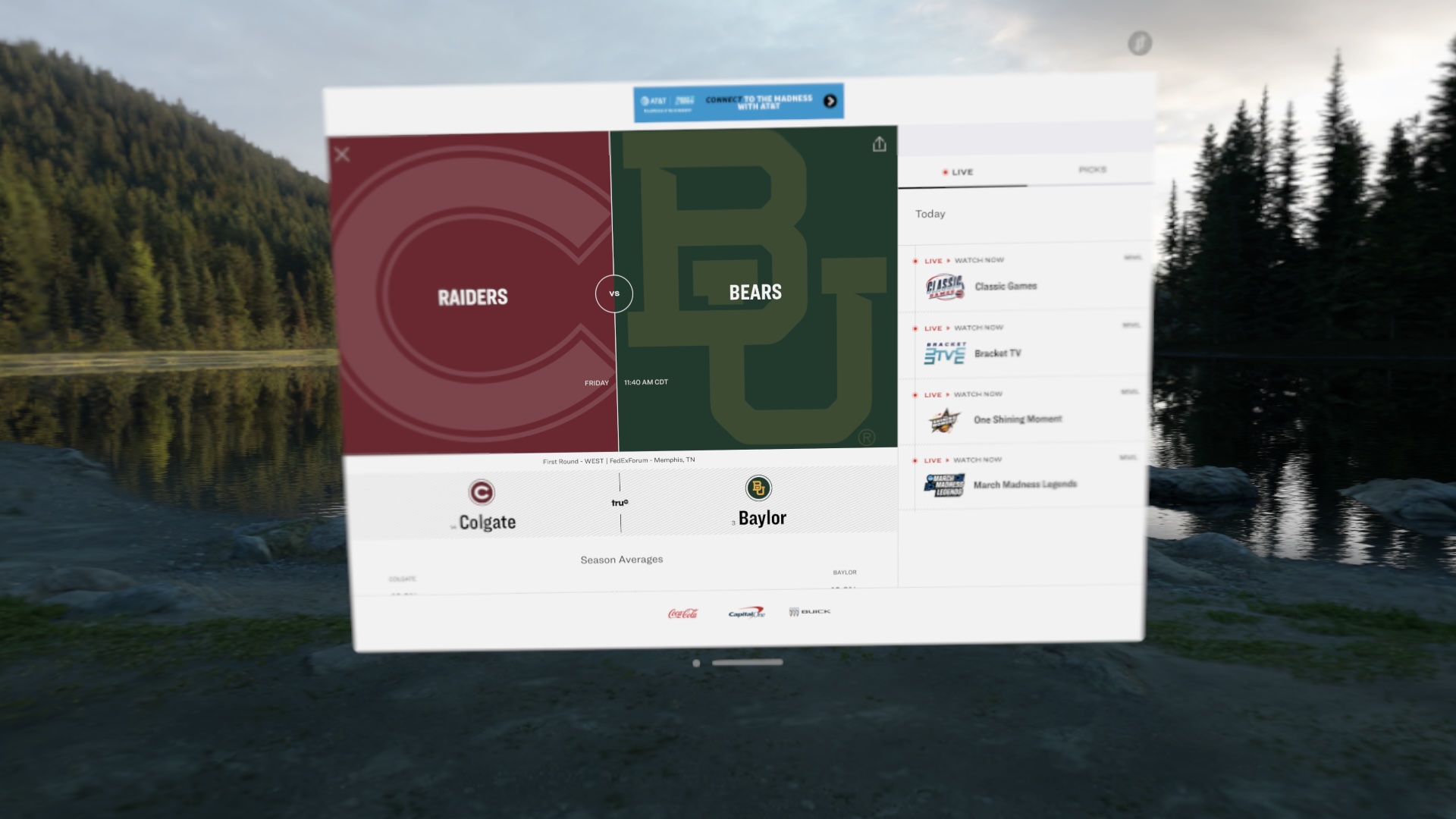Click the page position indicator bar

[748, 662]
